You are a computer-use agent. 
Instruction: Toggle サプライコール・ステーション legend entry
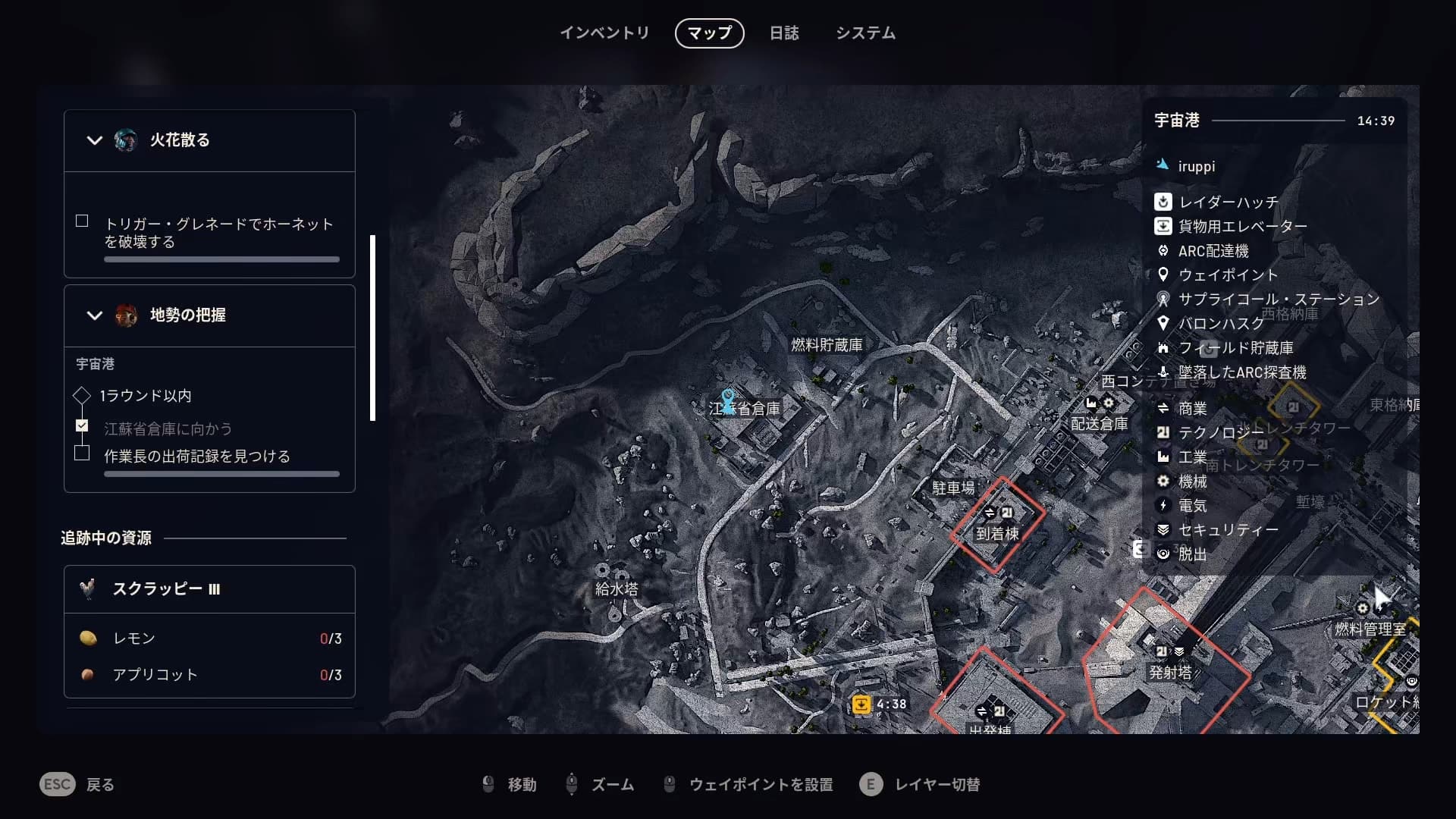1278,300
